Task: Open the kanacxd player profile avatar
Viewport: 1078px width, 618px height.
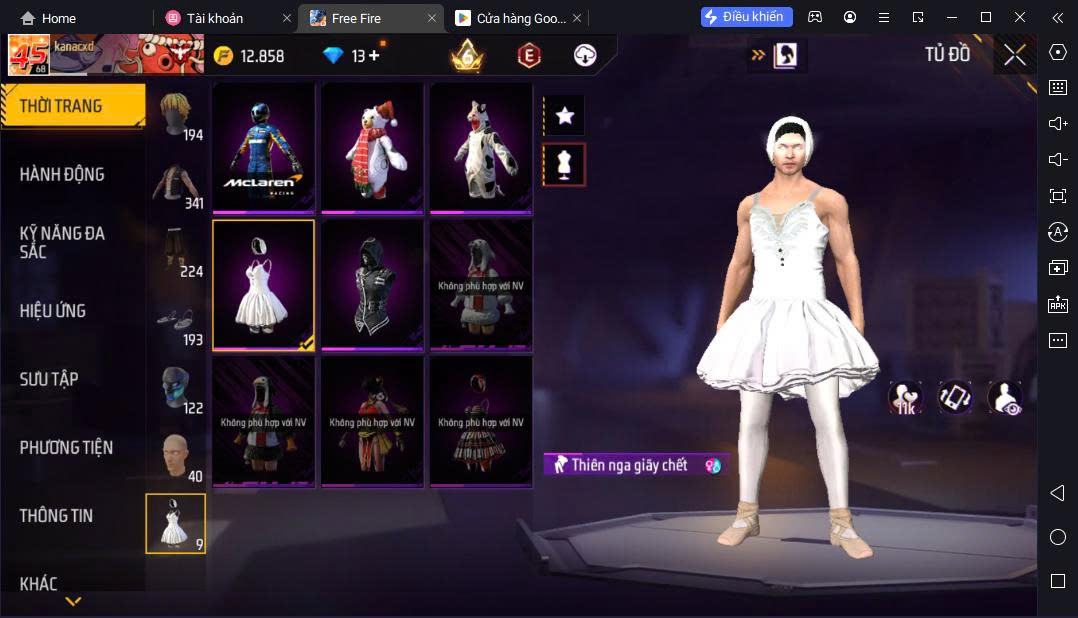Action: point(29,56)
